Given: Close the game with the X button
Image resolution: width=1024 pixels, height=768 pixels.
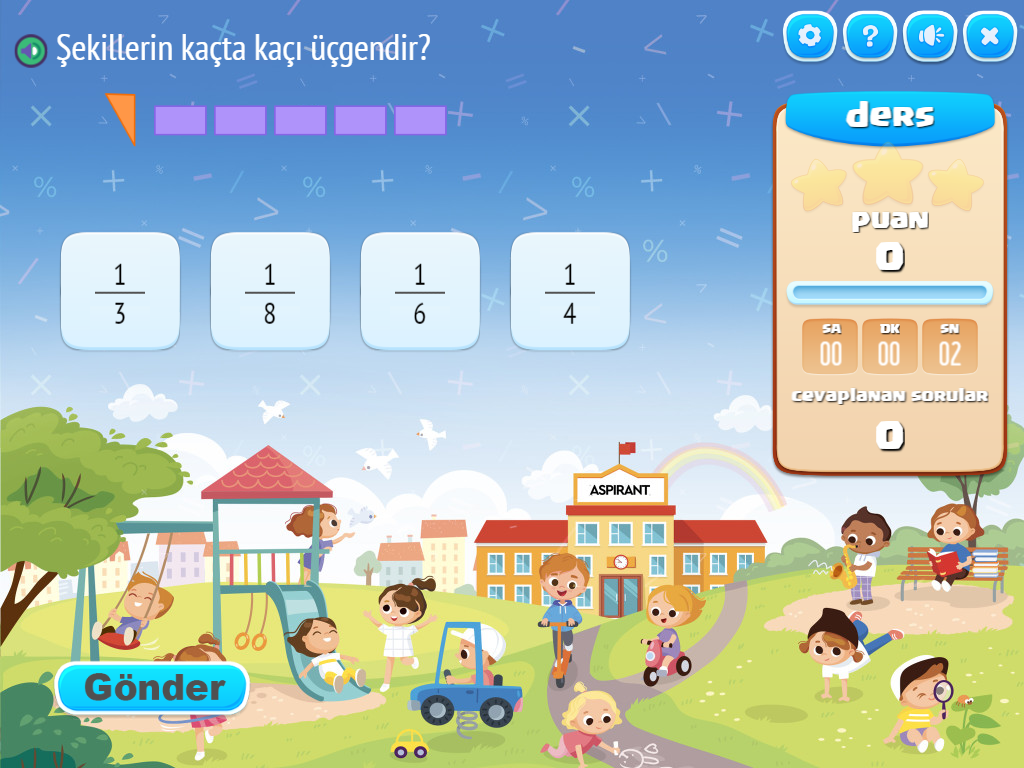Looking at the screenshot, I should pyautogui.click(x=990, y=37).
